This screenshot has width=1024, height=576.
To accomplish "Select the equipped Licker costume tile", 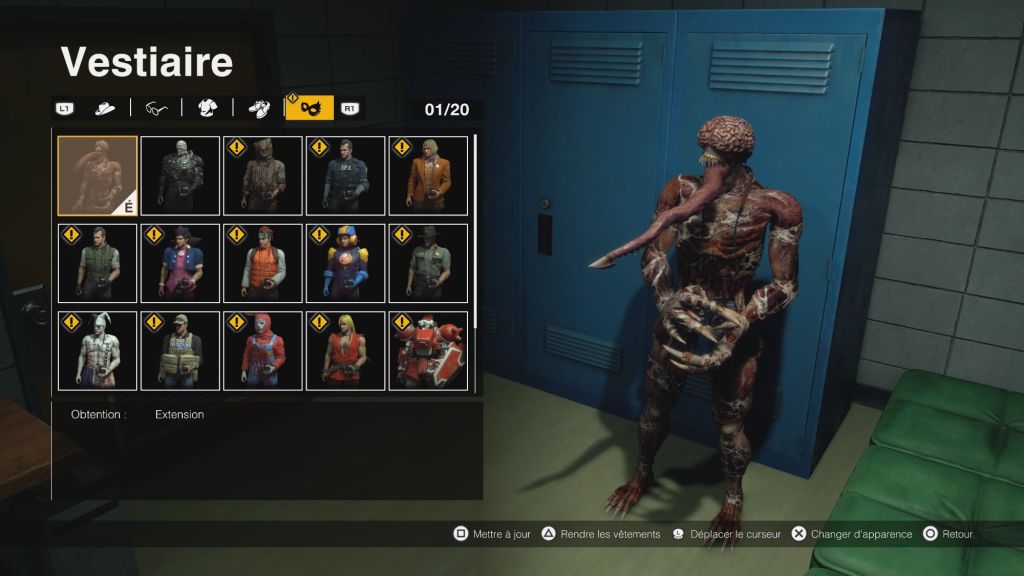I will [x=97, y=176].
